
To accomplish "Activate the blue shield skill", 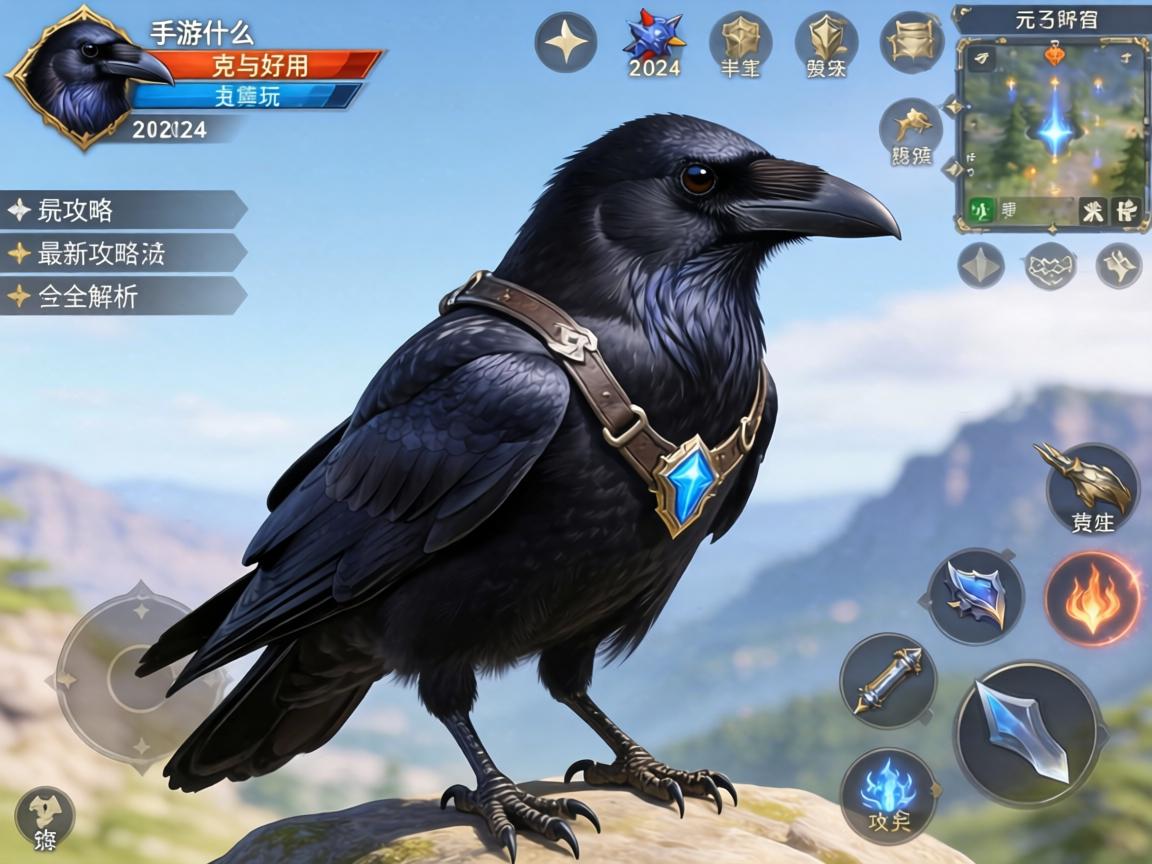I will point(975,596).
